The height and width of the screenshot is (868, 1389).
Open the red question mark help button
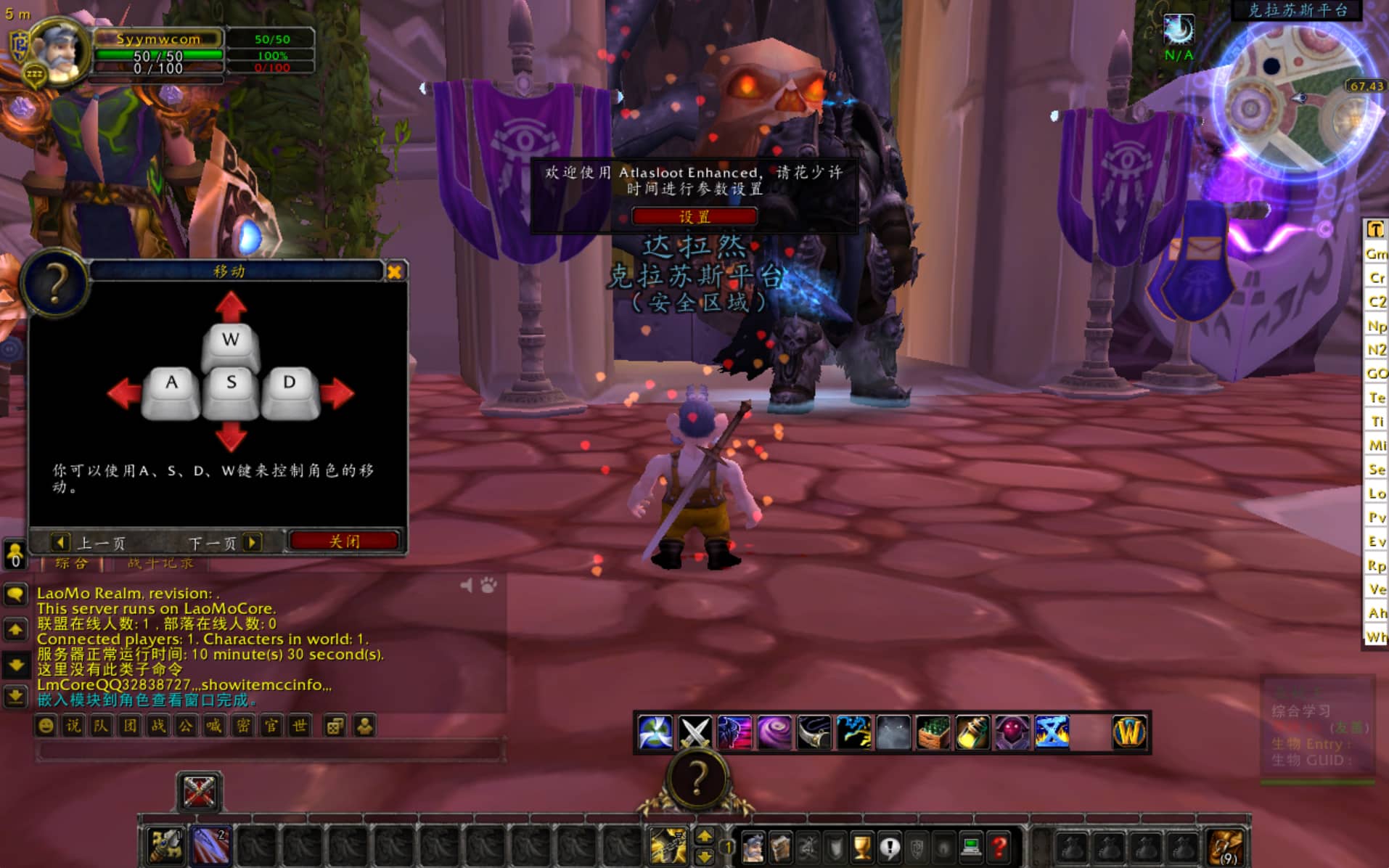point(999,847)
